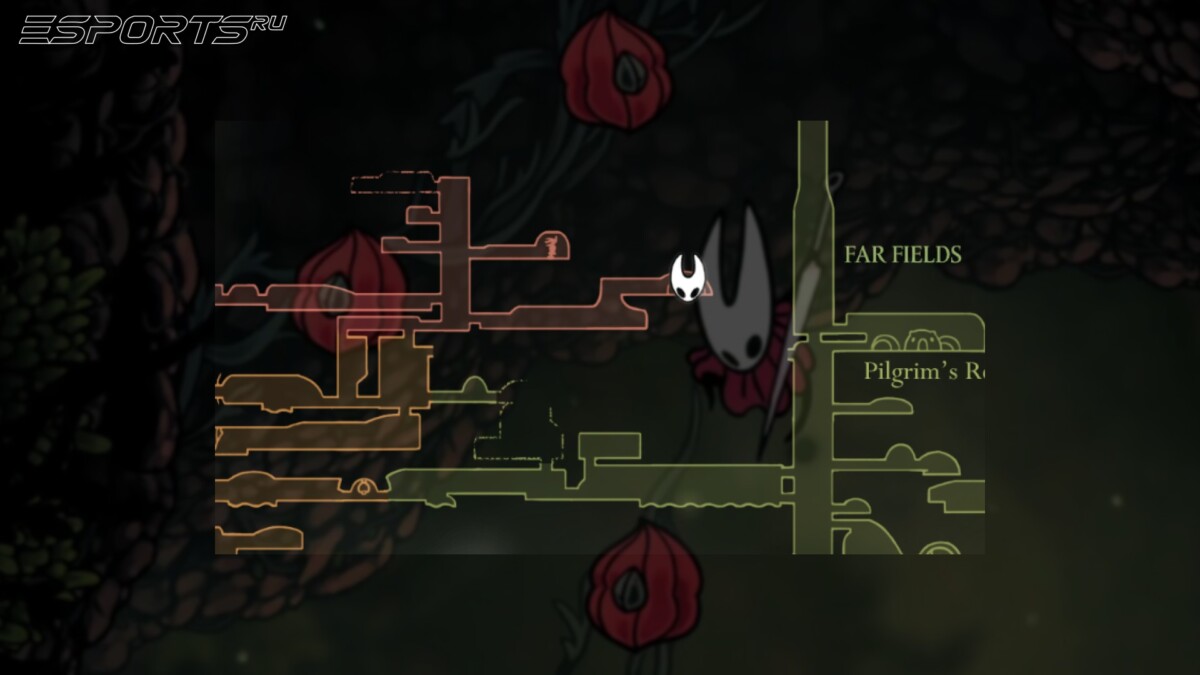1200x675 pixels.
Task: Select the Far Fields area label
Action: click(903, 254)
